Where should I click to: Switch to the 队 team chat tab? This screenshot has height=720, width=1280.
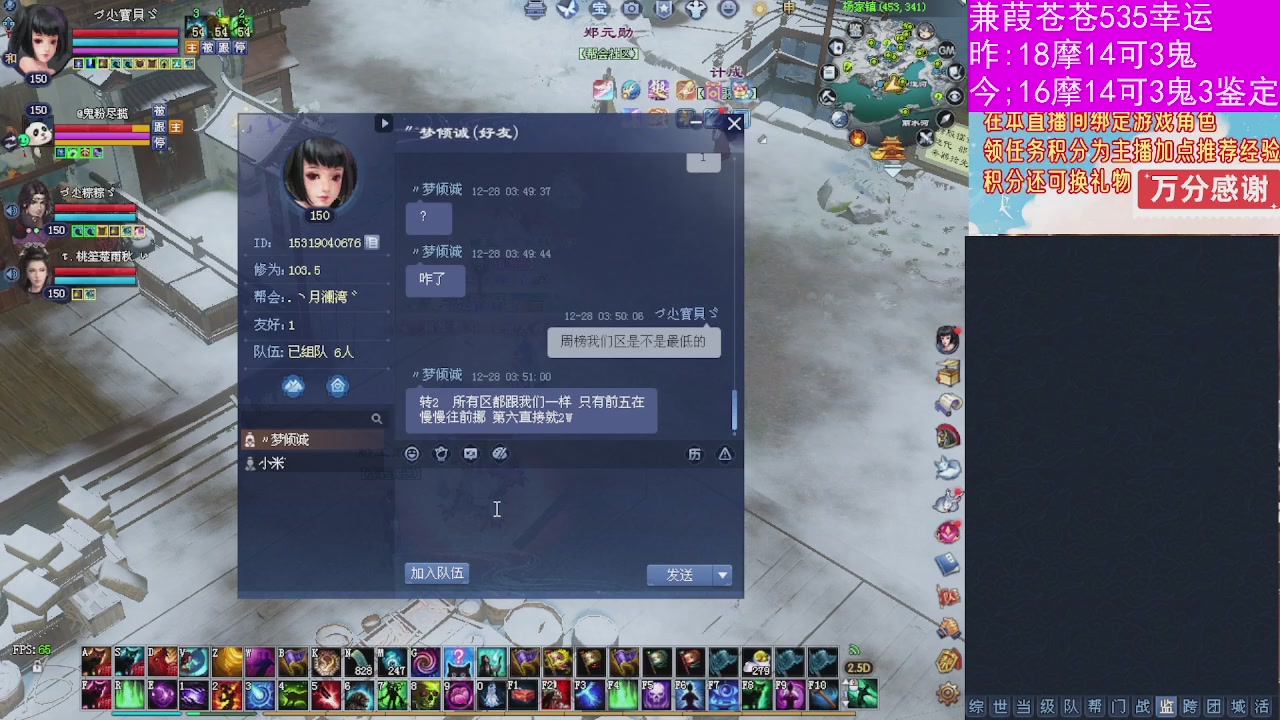tap(1072, 704)
